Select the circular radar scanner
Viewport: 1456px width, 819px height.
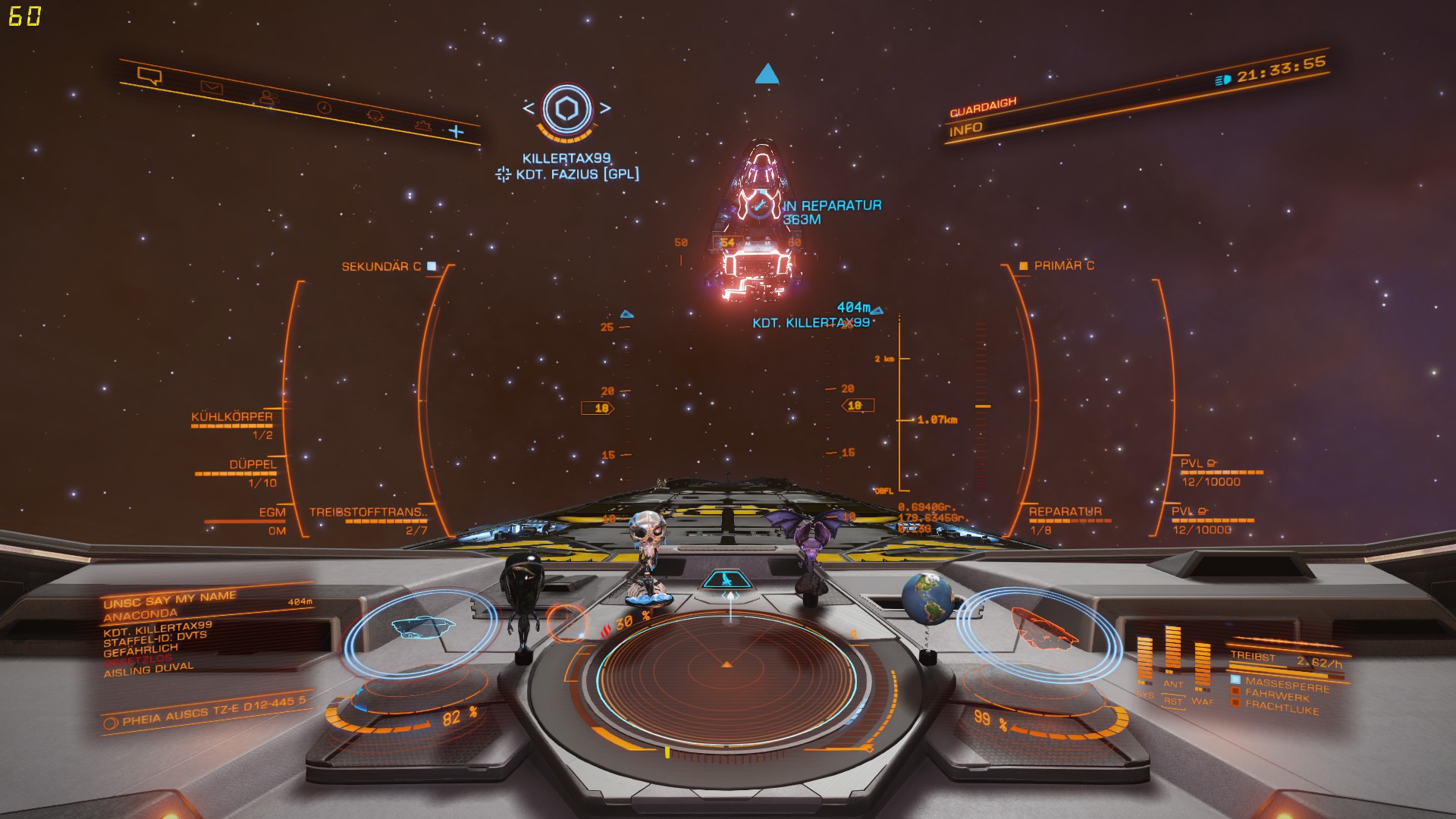pos(726,667)
